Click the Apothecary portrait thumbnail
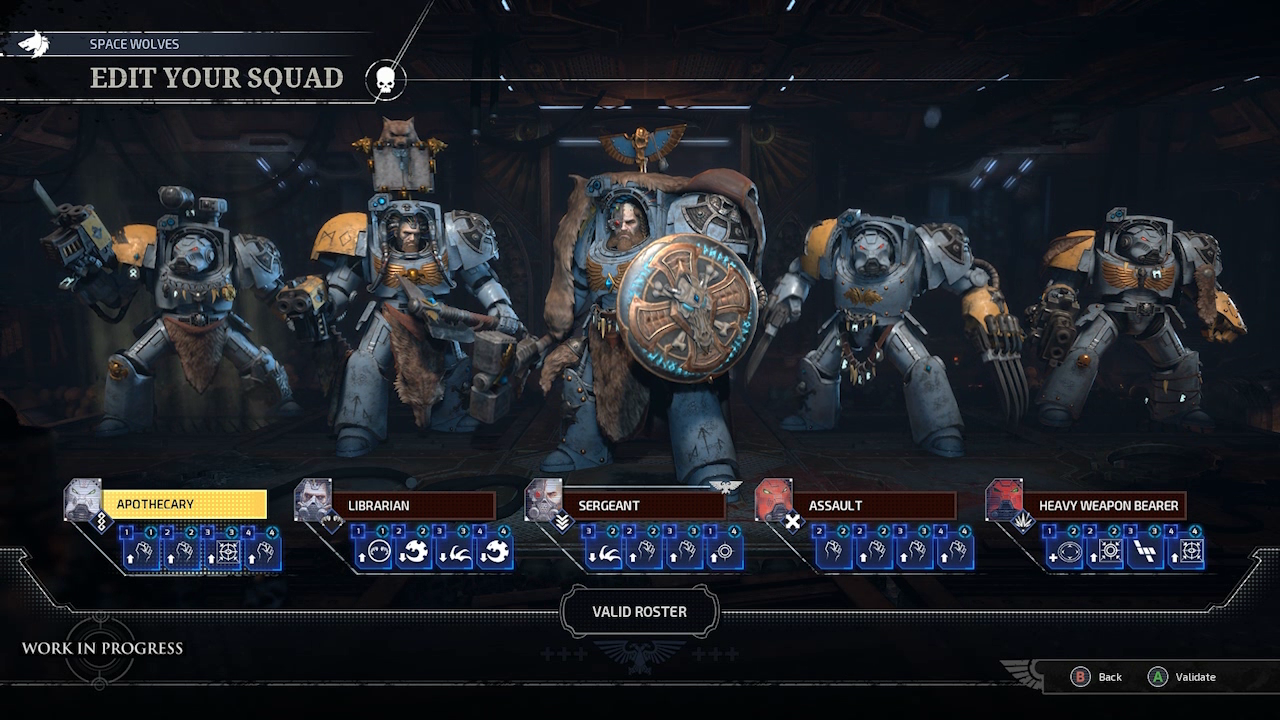Screen dimensions: 1280x720 click(83, 499)
